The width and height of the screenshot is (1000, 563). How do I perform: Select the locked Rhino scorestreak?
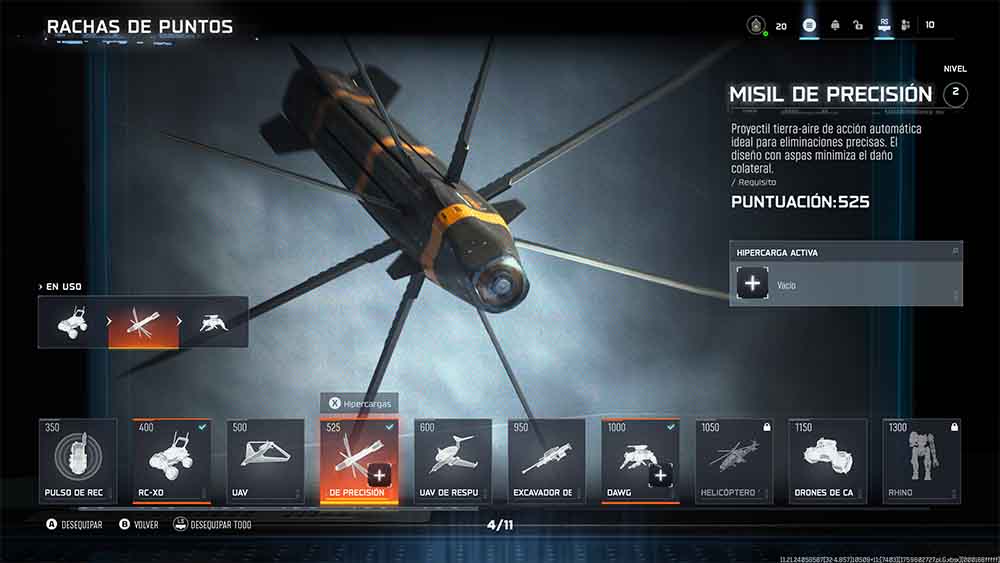pos(922,460)
